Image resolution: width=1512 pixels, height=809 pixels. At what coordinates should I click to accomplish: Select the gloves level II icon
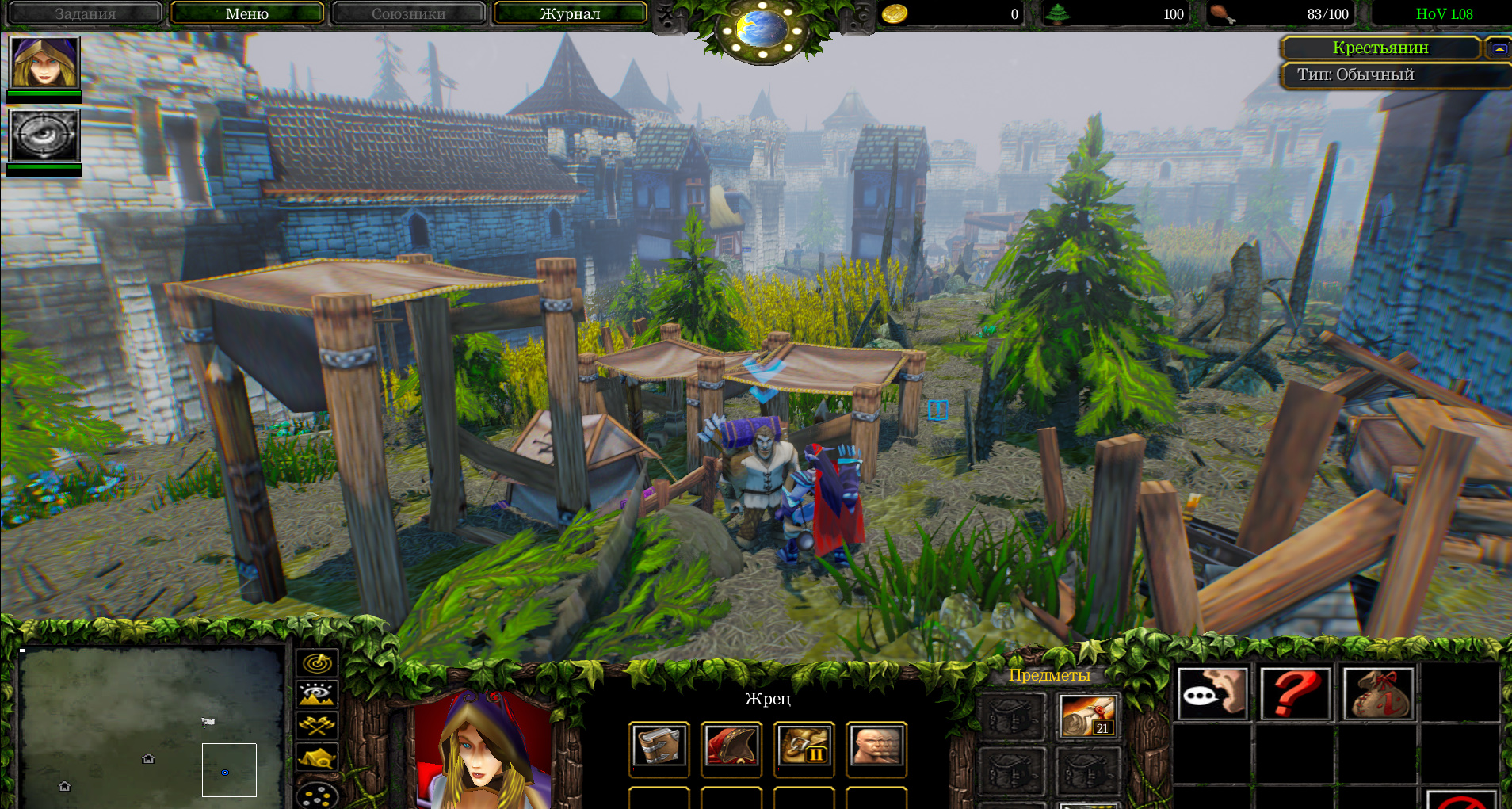[804, 746]
